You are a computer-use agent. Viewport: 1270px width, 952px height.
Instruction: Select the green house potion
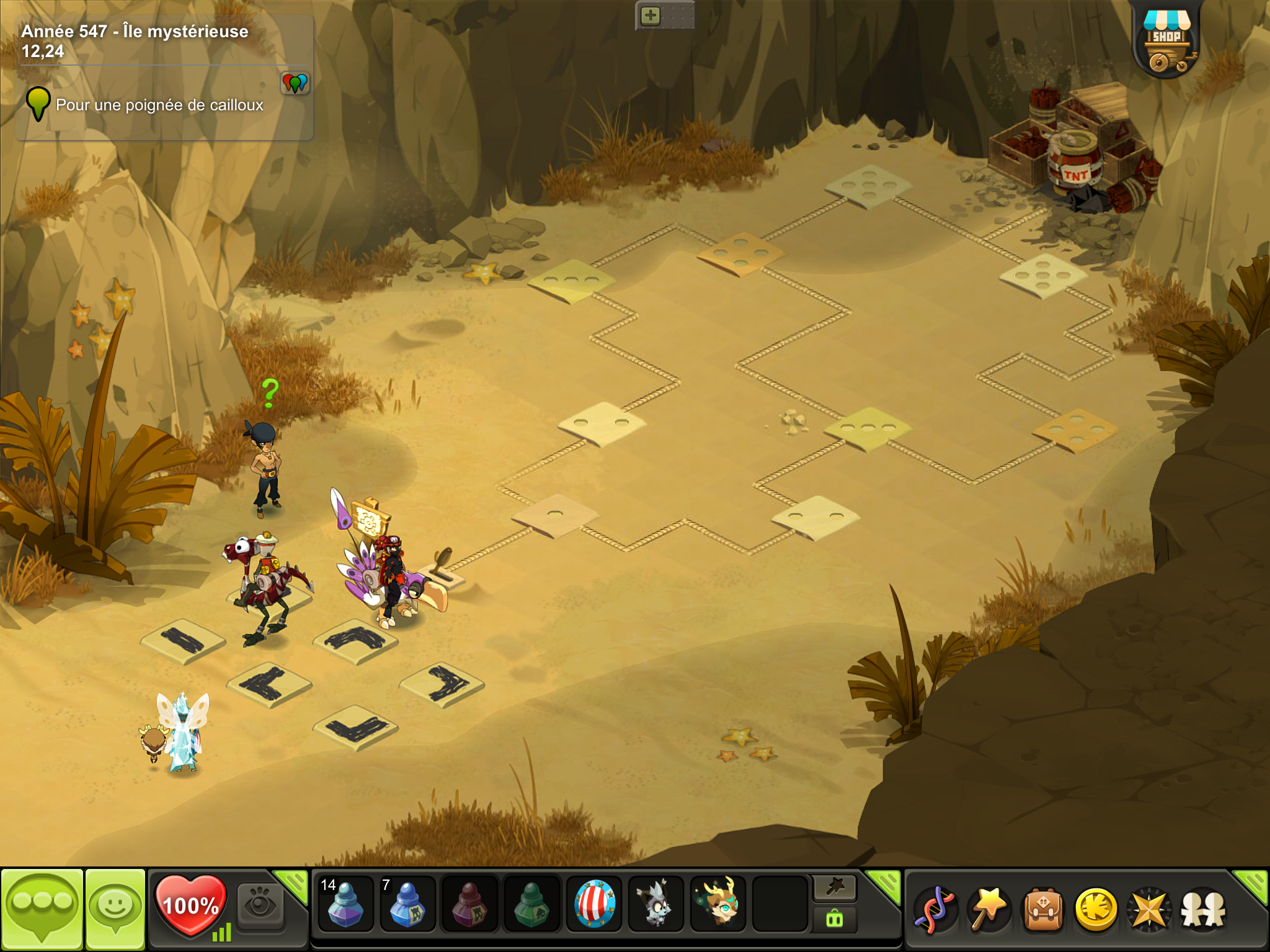531,904
